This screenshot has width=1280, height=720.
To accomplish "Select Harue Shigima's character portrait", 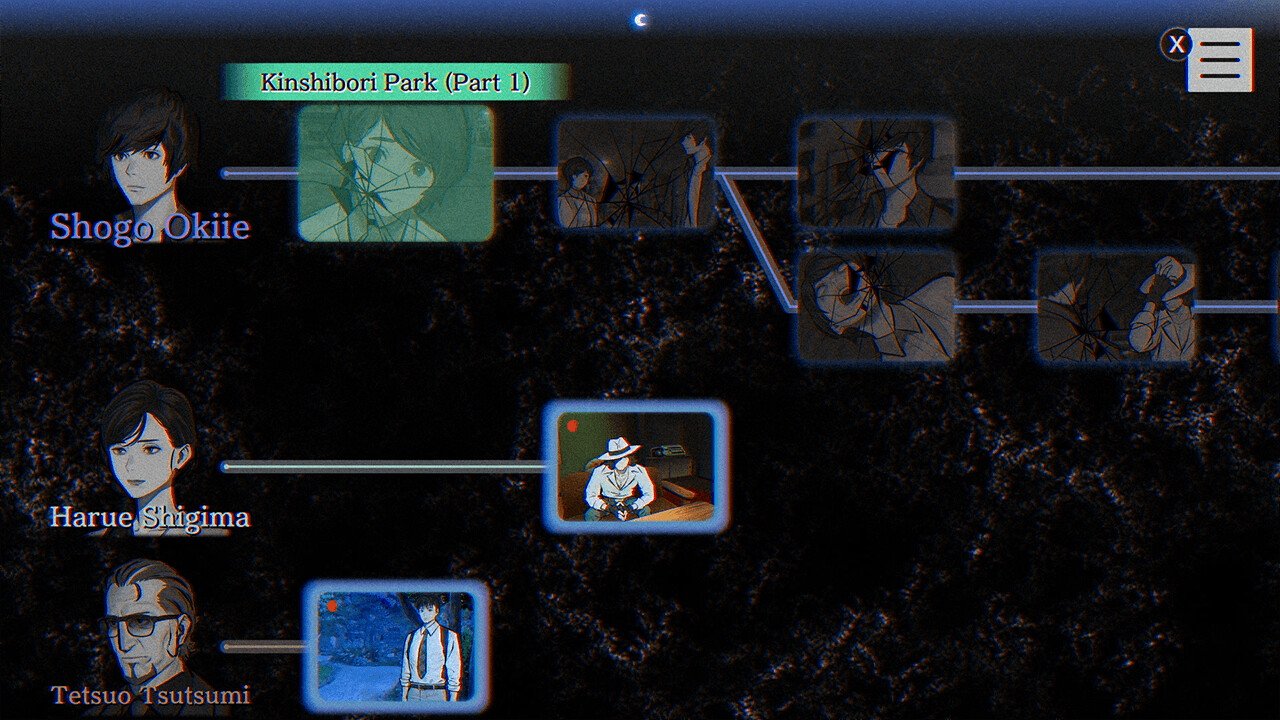I will (x=148, y=450).
